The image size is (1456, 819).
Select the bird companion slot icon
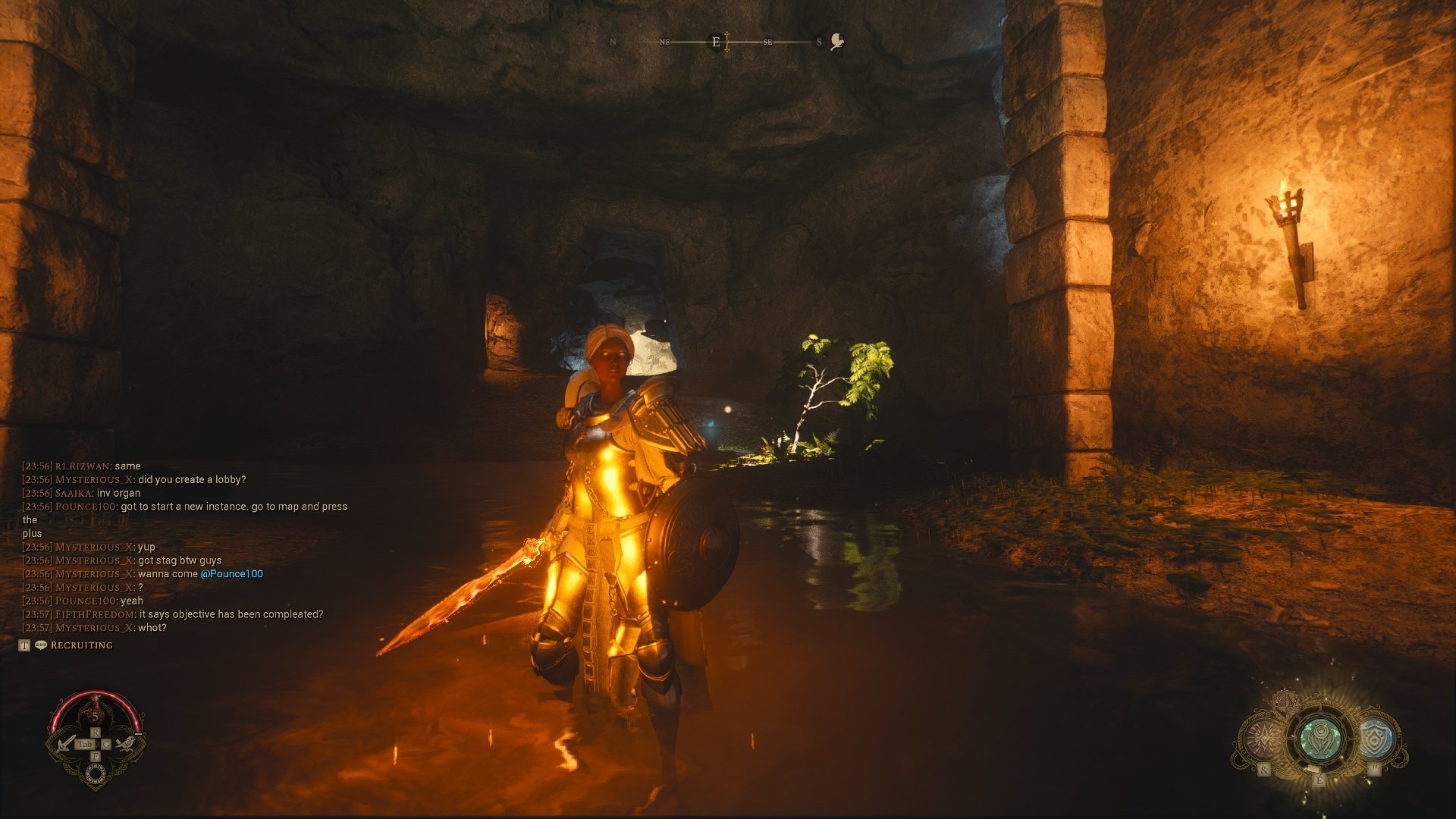127,743
